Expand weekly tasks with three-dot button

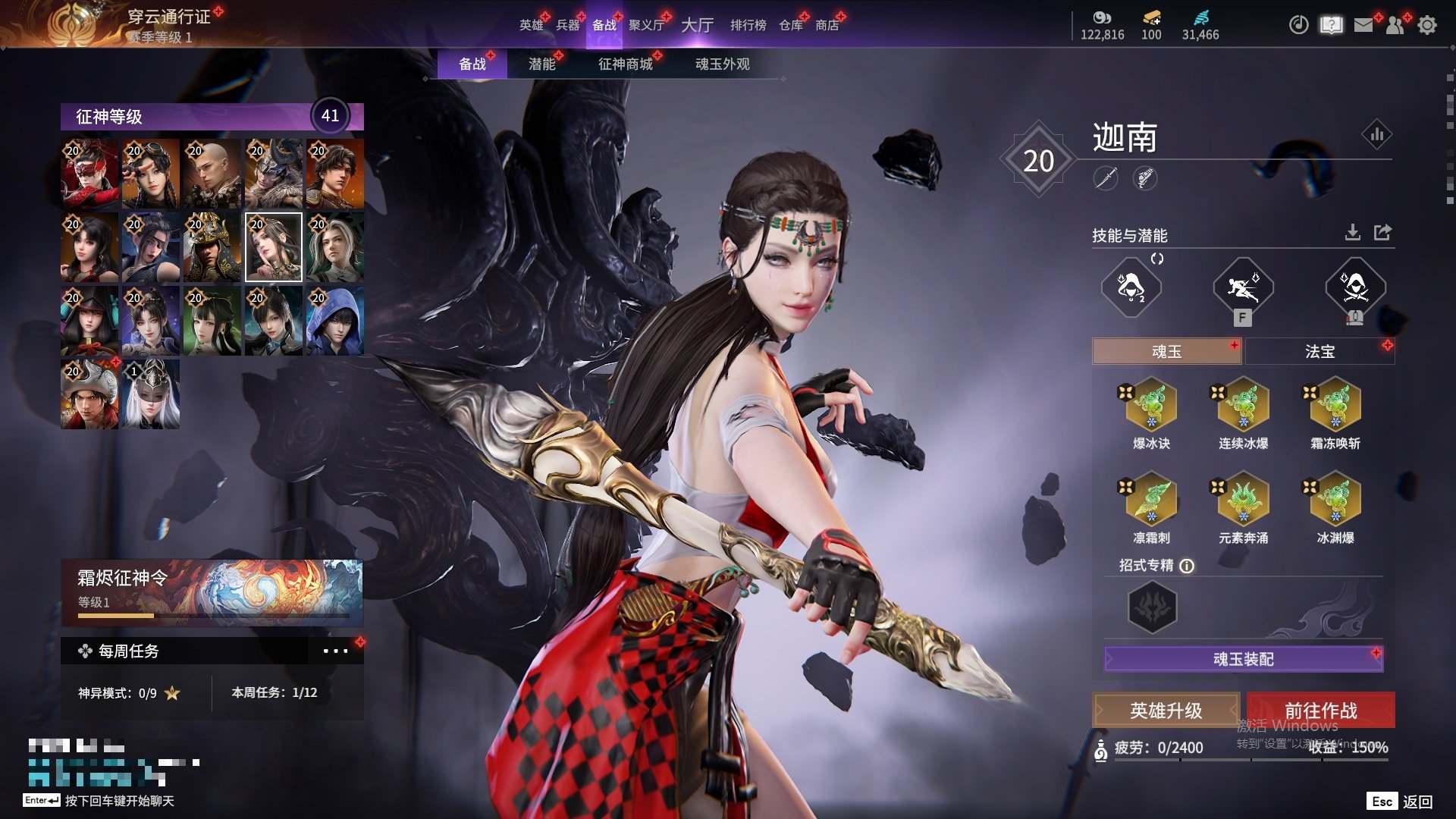tap(335, 651)
